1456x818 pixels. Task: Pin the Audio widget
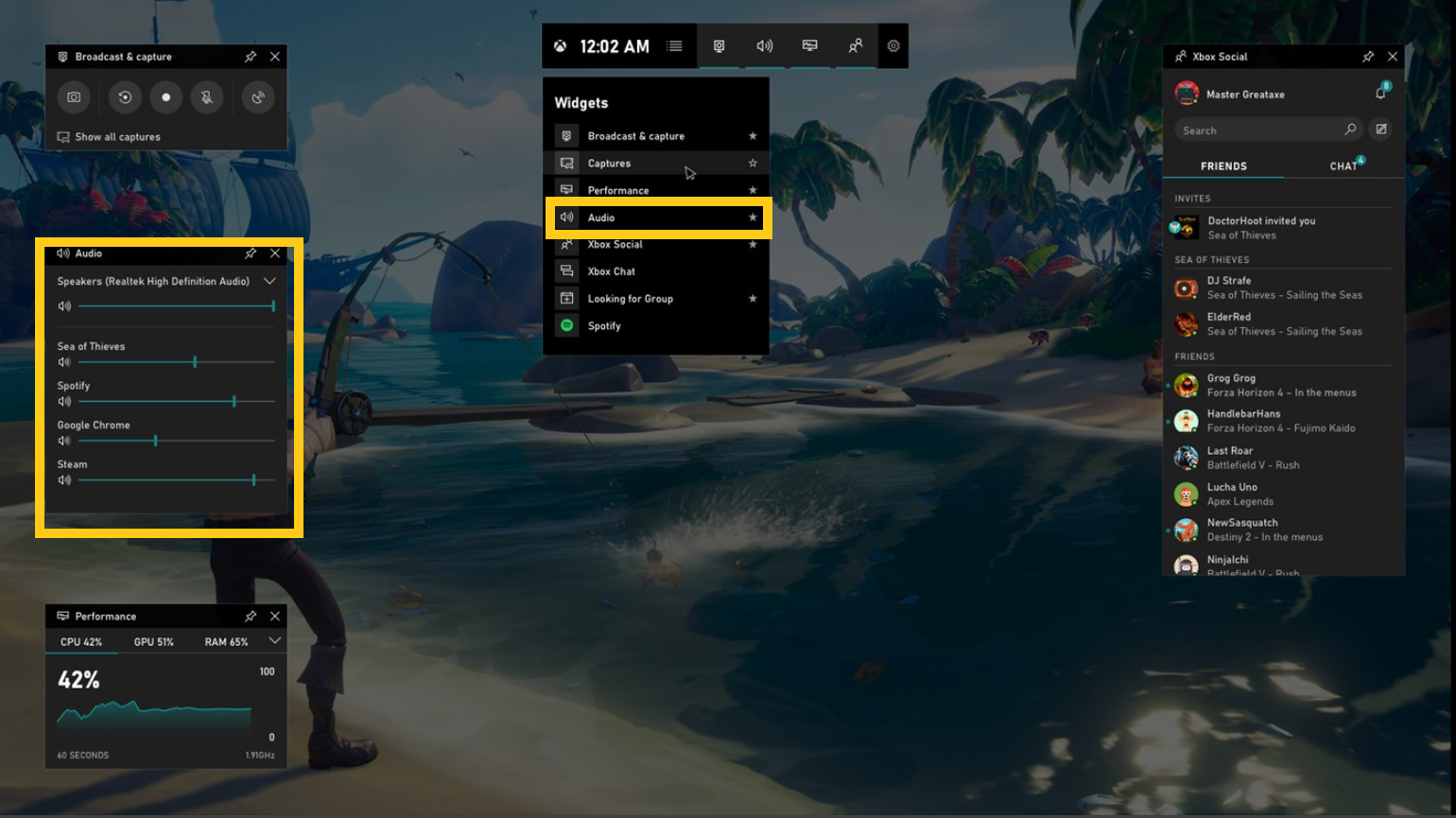pos(250,253)
